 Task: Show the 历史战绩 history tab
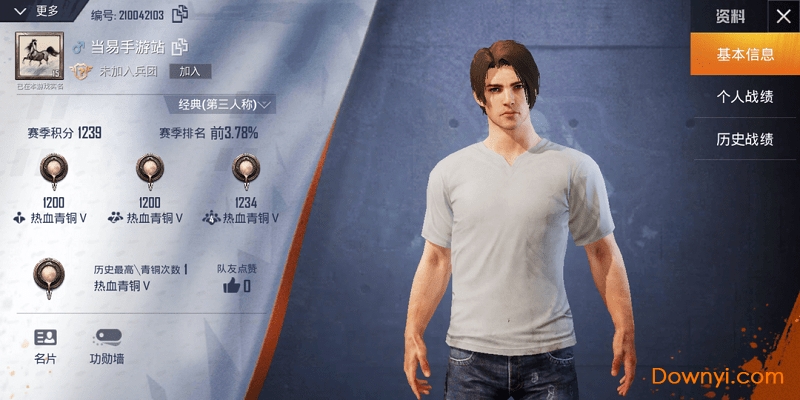(745, 139)
